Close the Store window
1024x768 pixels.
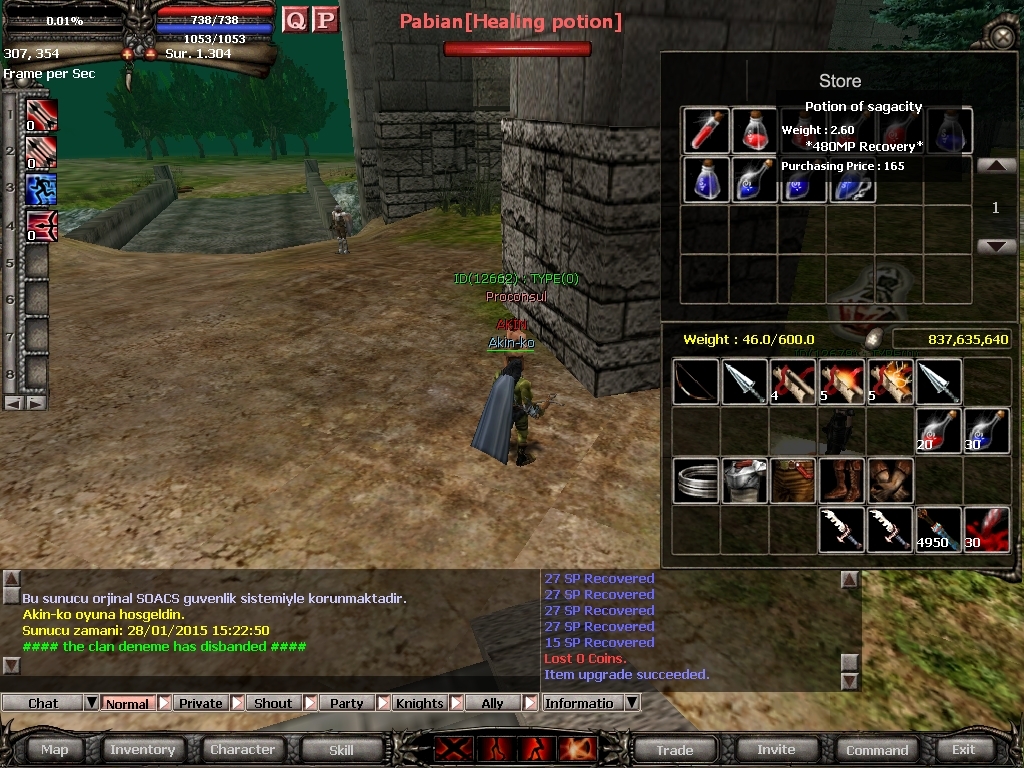(1002, 37)
